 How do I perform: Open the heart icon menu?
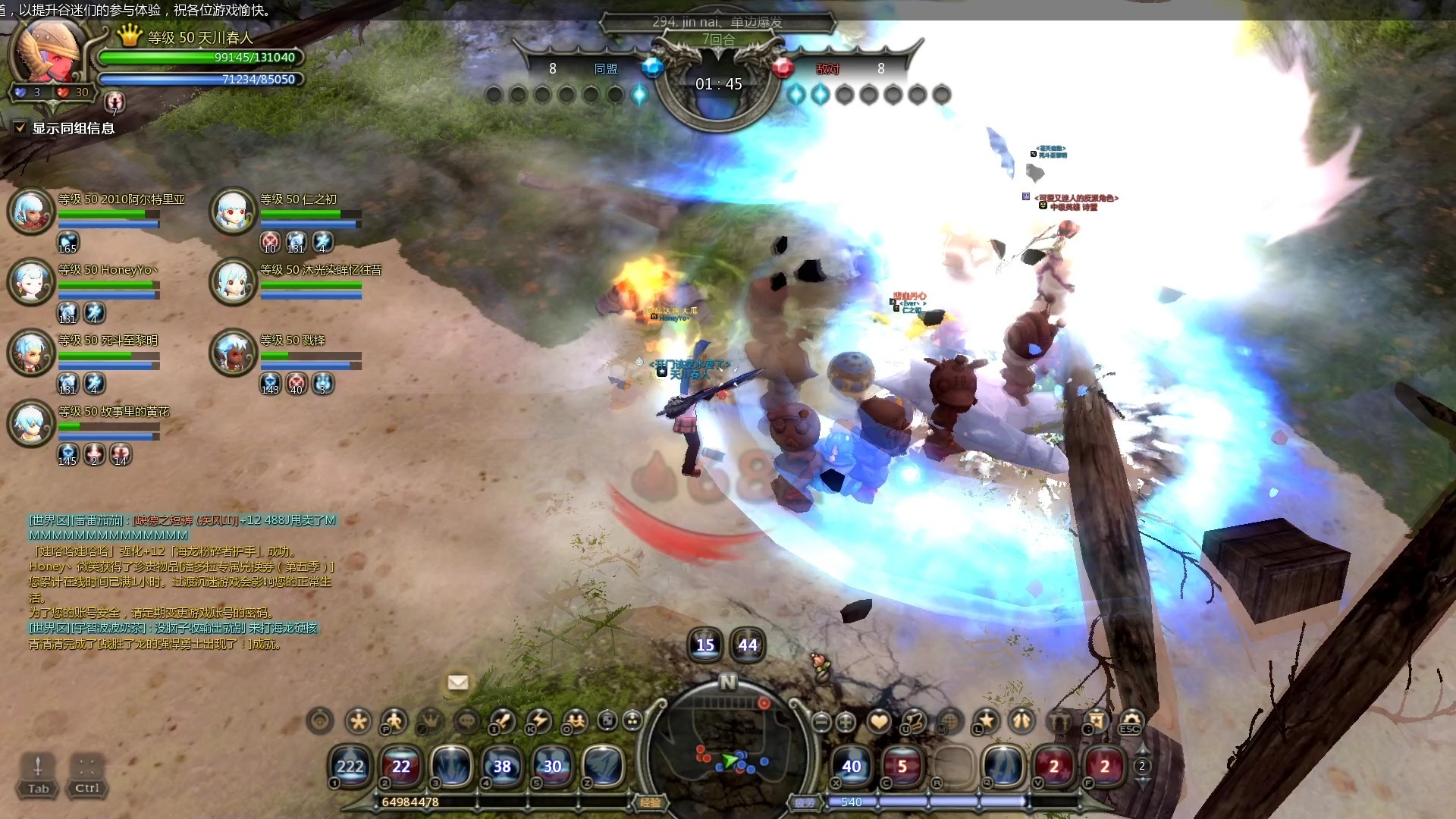(879, 721)
